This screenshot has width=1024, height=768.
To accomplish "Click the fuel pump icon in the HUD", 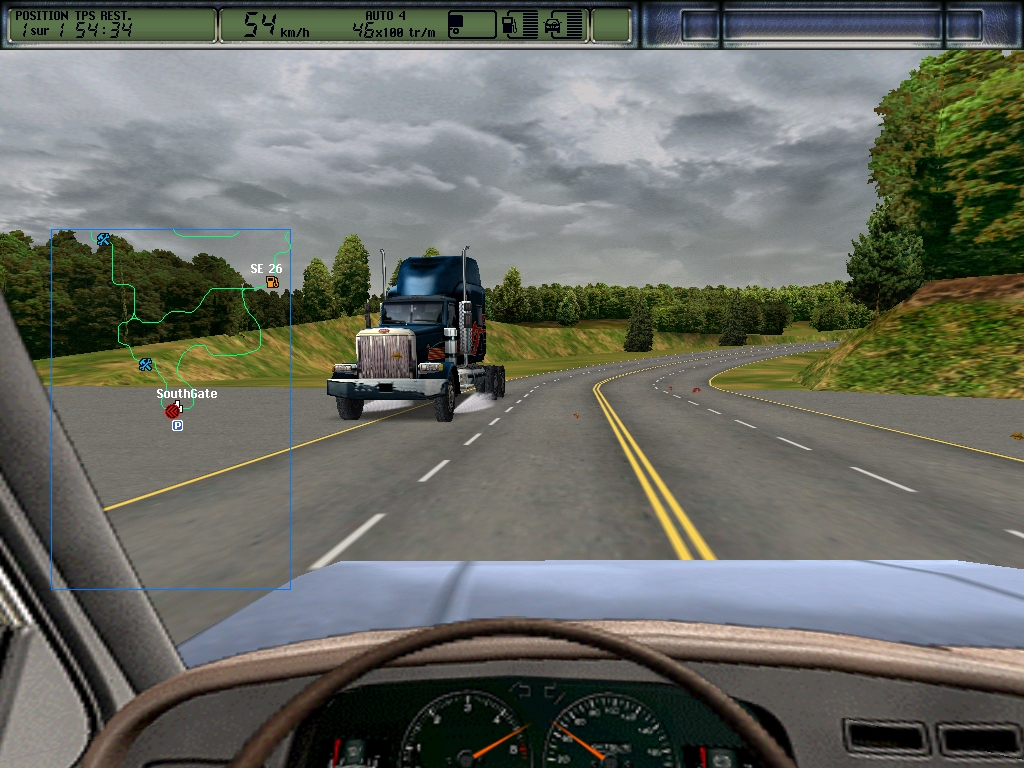I will pyautogui.click(x=509, y=25).
